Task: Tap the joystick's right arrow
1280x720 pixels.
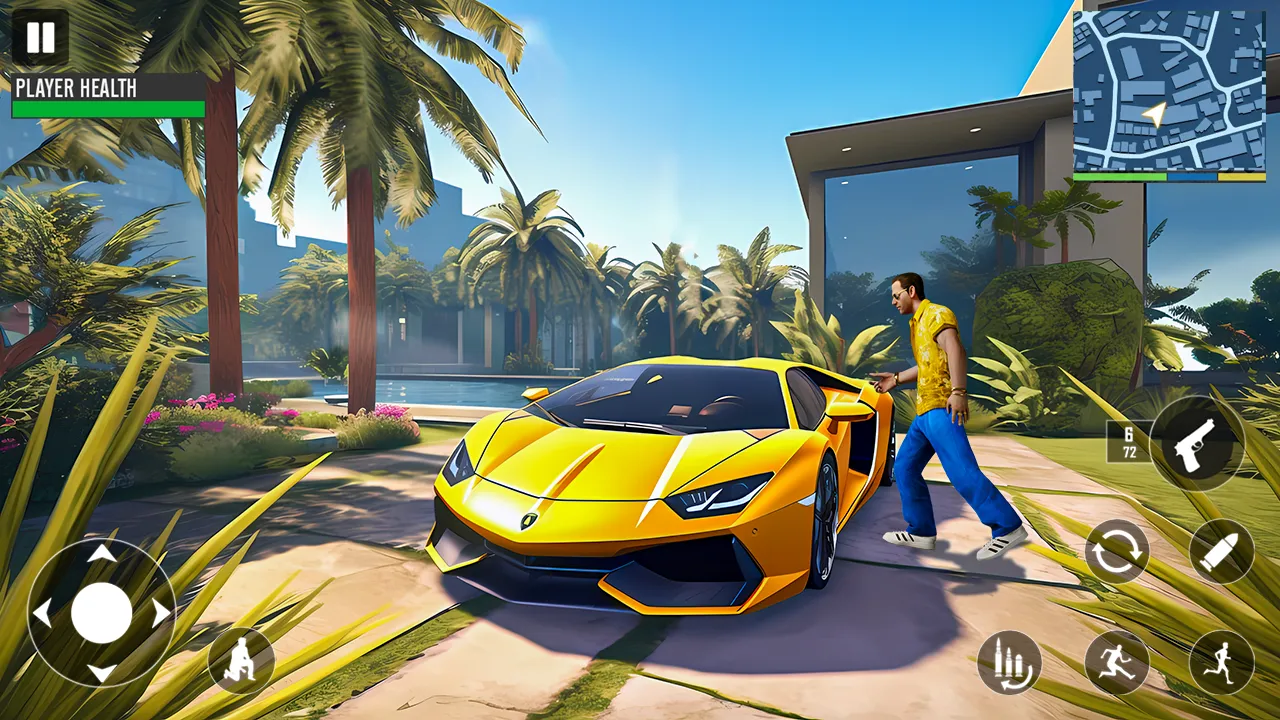Action: coord(160,613)
